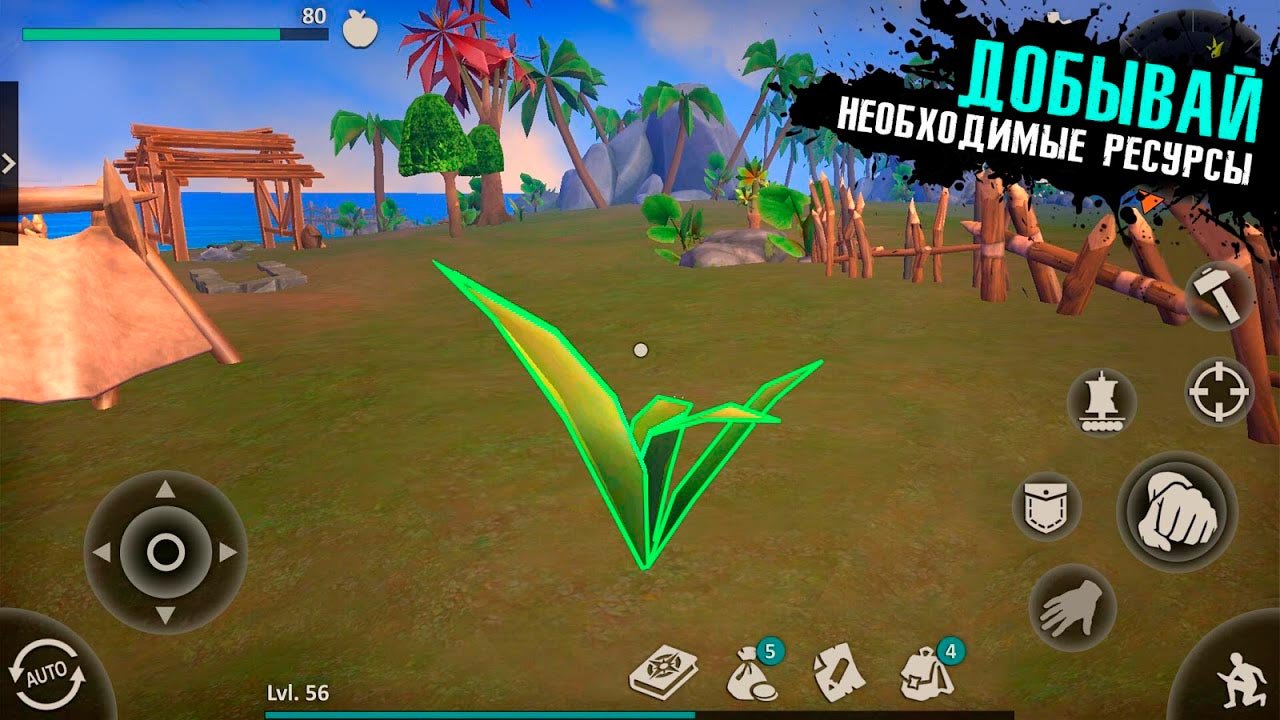Viewport: 1280px width, 720px height.
Task: Use the open hand interact button
Action: point(1072,608)
